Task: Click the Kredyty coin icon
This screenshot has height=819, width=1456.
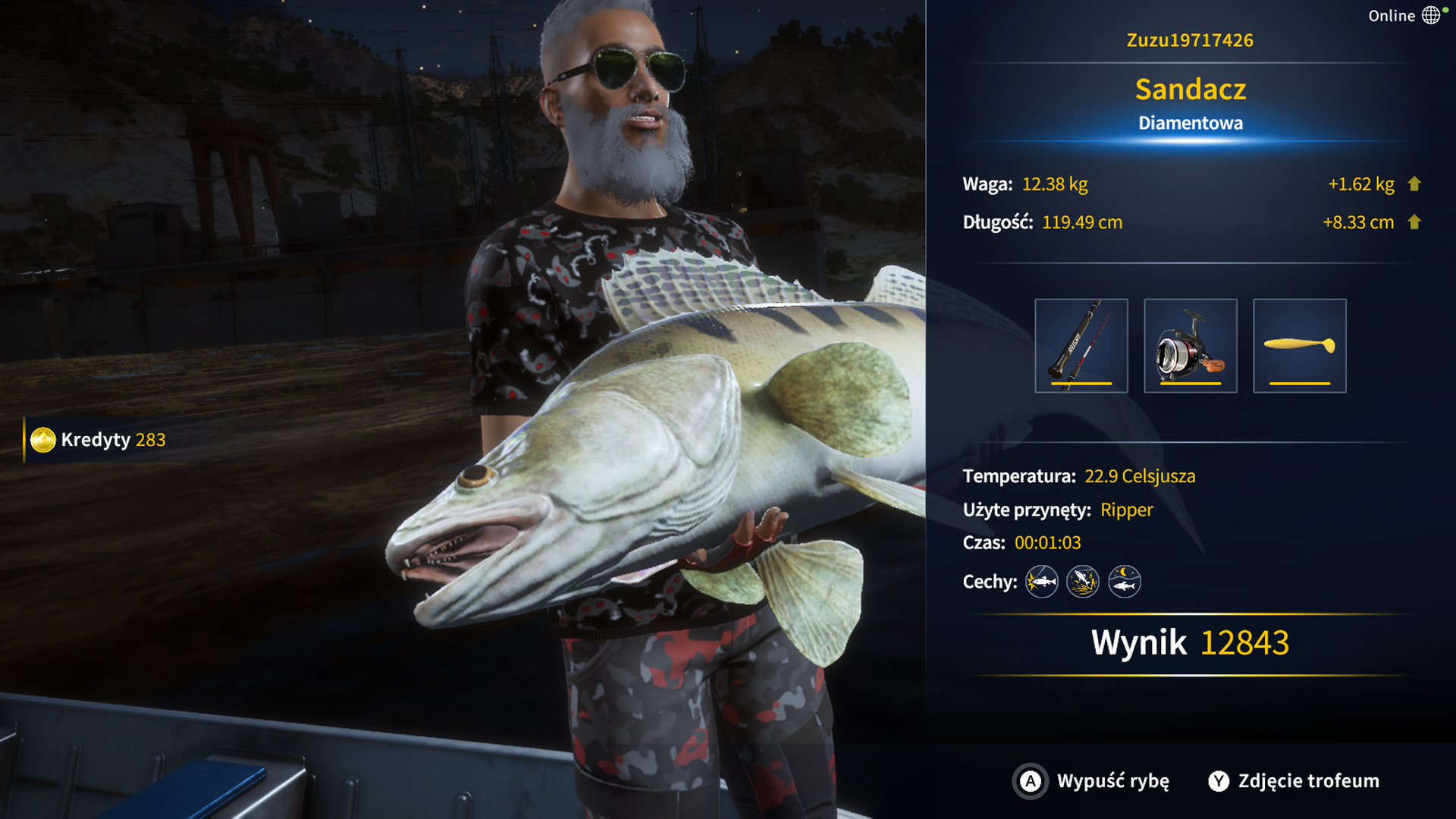Action: (43, 440)
